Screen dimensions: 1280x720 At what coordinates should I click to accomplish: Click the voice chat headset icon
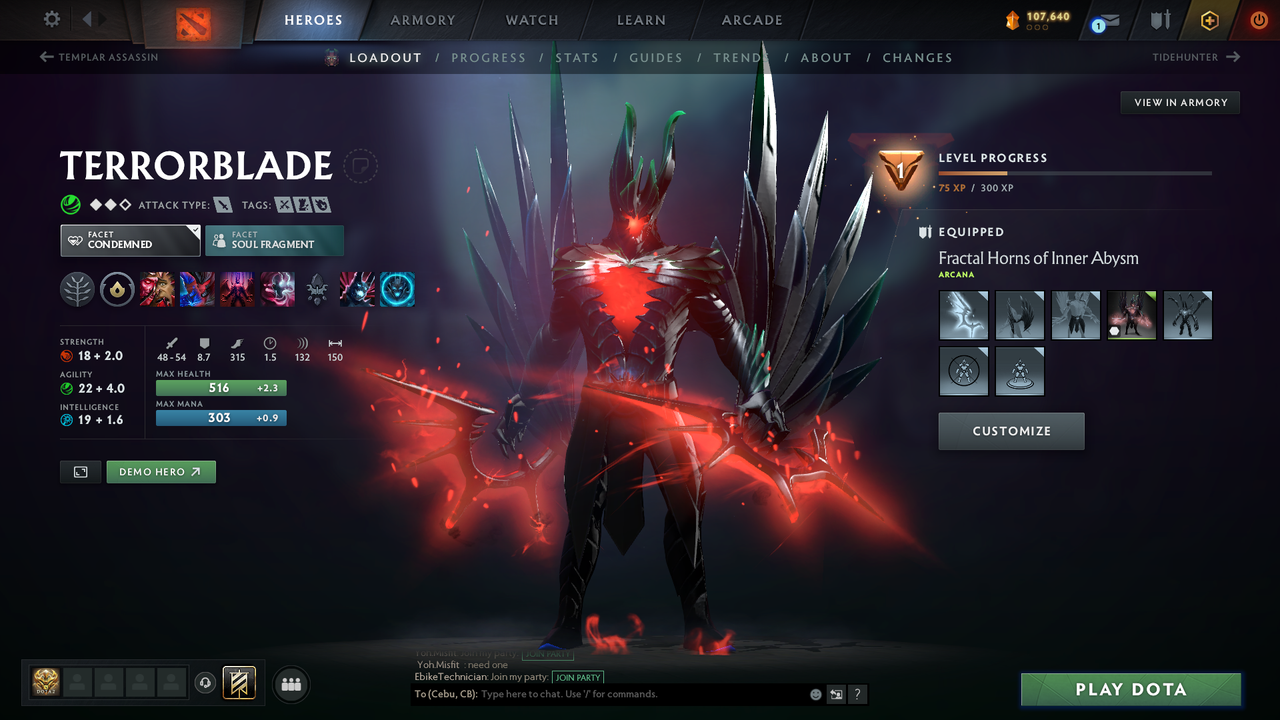(x=206, y=684)
